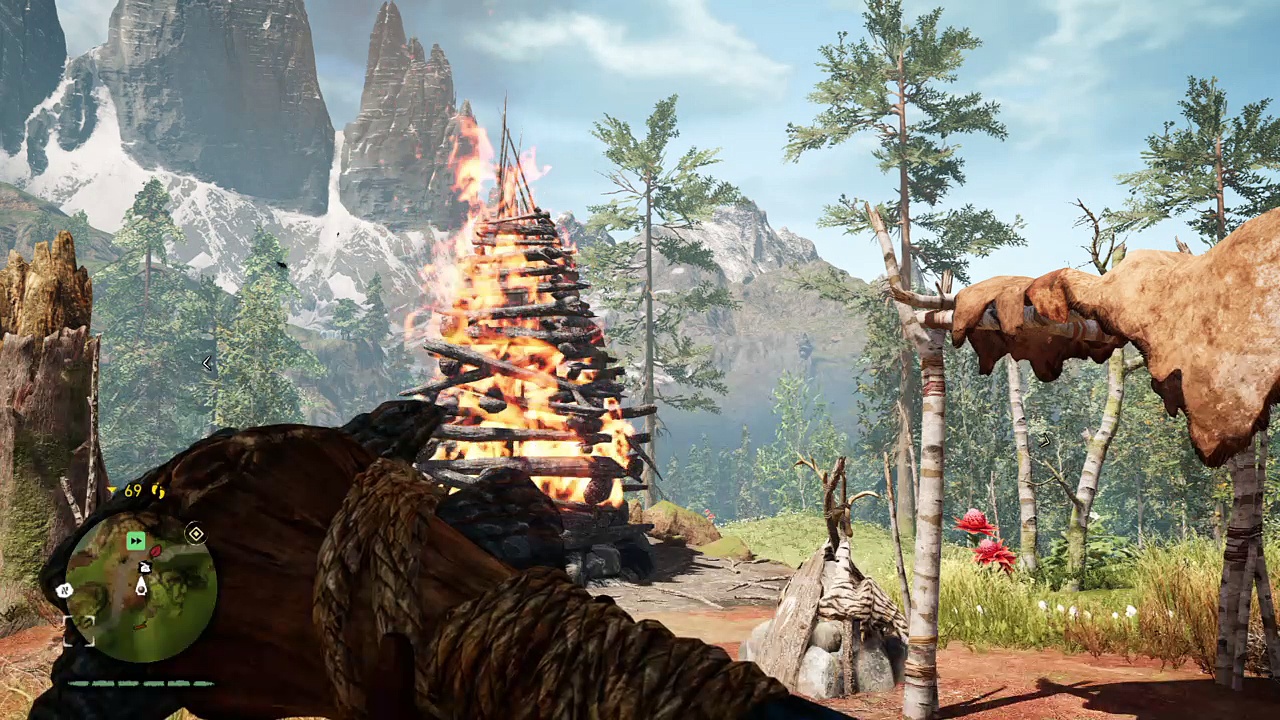This screenshot has height=720, width=1280.
Task: Click the player arrow on the minimap
Action: click(x=141, y=586)
